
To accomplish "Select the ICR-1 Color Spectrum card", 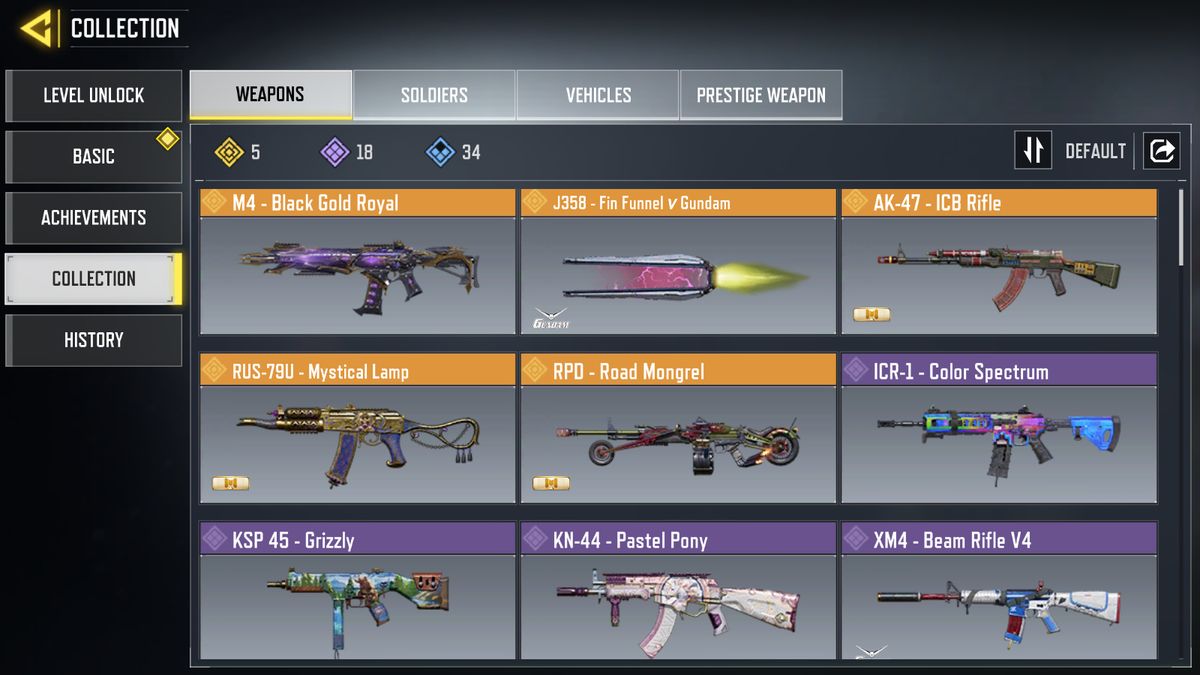I will pos(998,430).
